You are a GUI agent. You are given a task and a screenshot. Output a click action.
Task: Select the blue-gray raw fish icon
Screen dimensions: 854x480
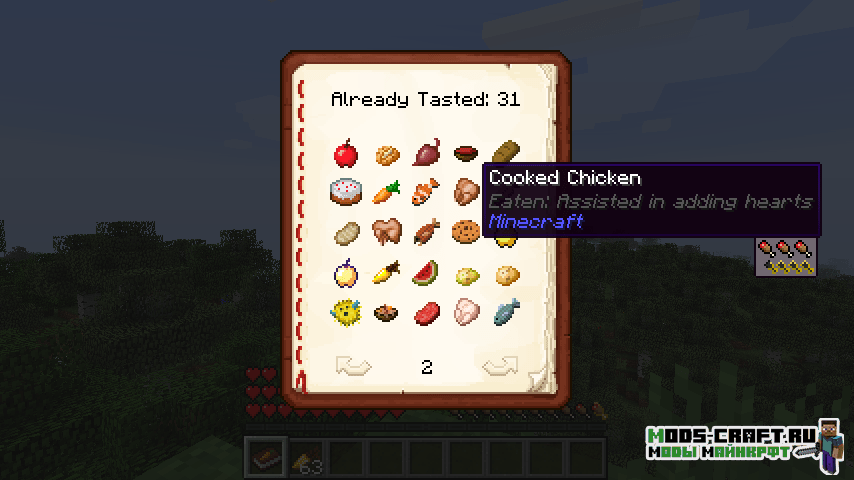click(x=504, y=312)
